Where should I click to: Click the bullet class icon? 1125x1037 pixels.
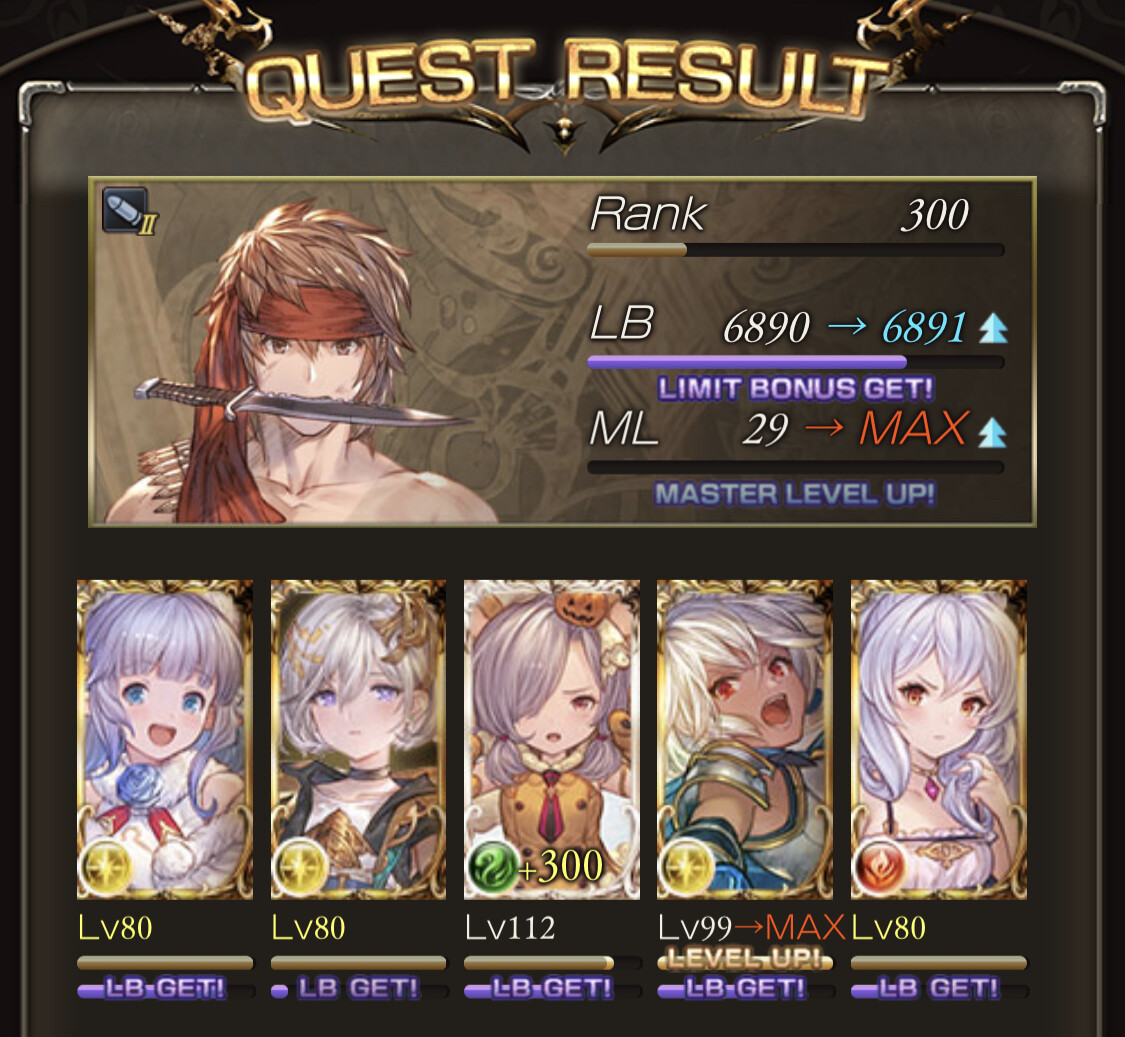pyautogui.click(x=125, y=210)
